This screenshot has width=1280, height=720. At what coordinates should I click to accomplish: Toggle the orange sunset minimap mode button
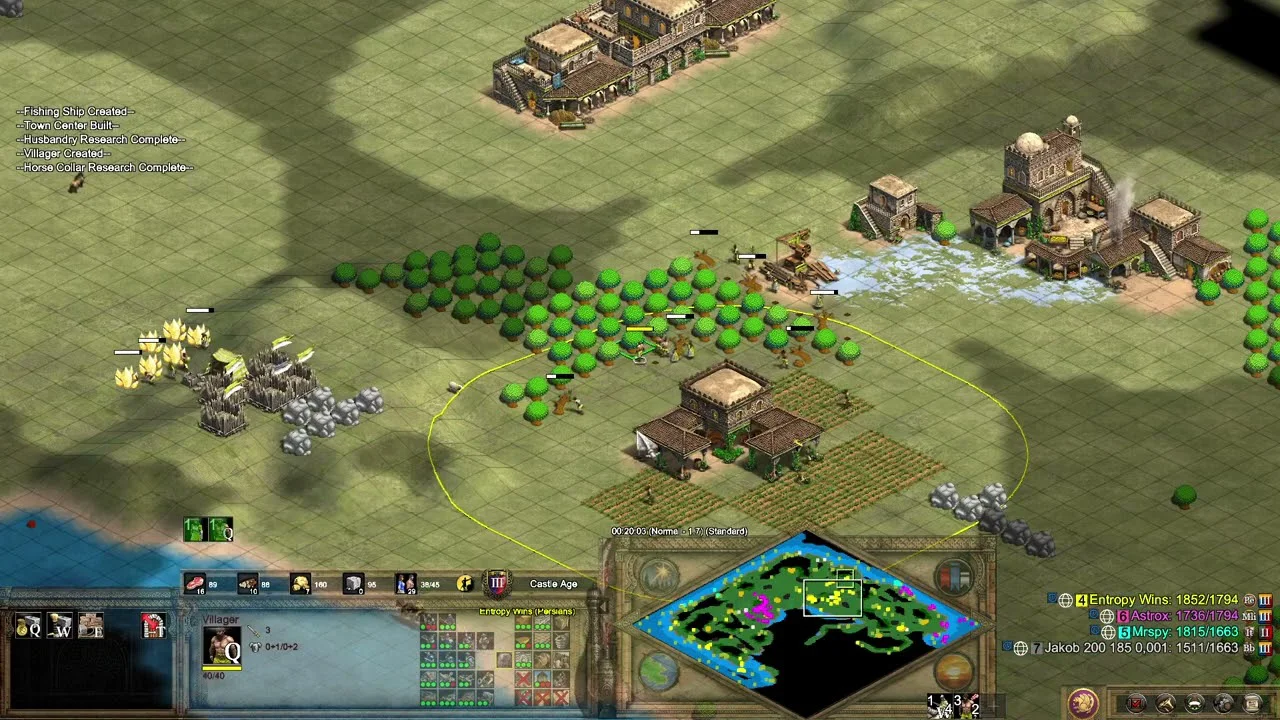point(954,671)
